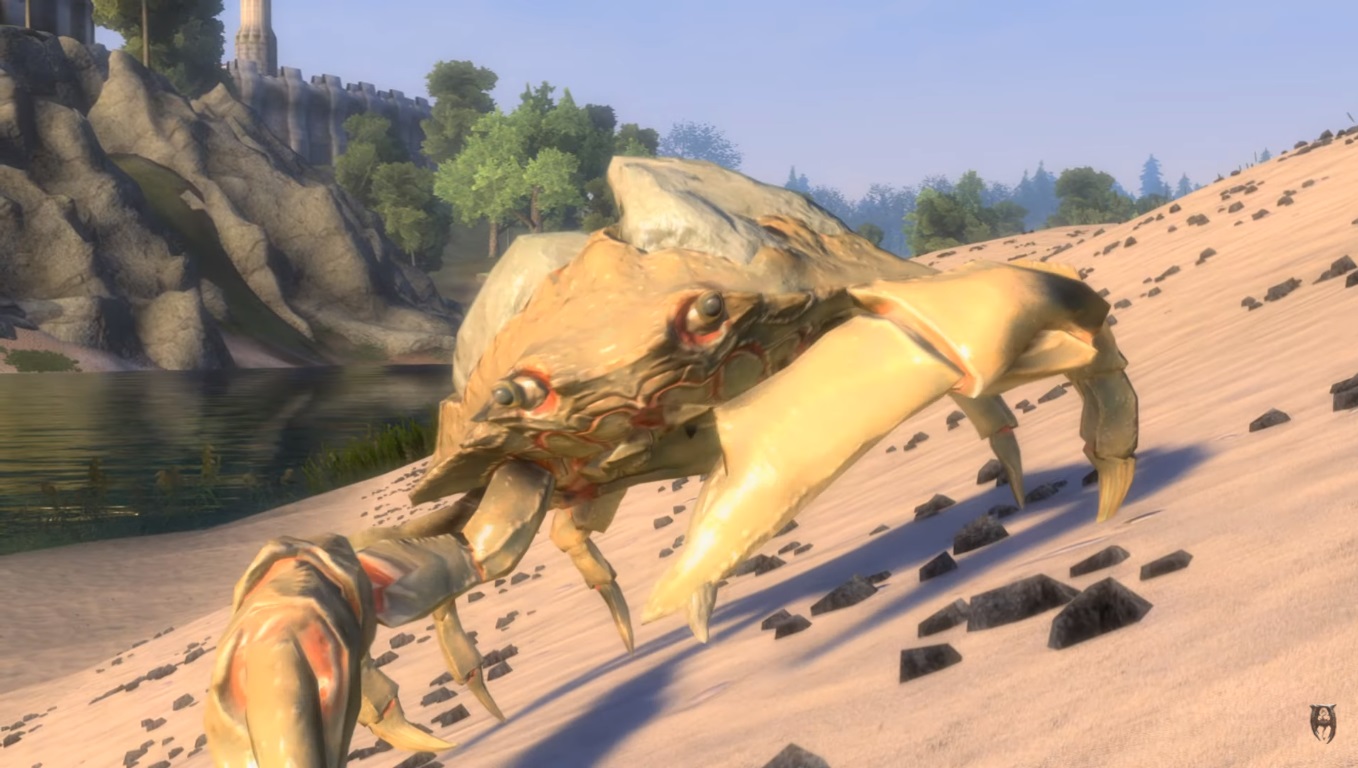Click the Oblivion logo watermark in the corner
1358x768 pixels.
coord(1323,723)
